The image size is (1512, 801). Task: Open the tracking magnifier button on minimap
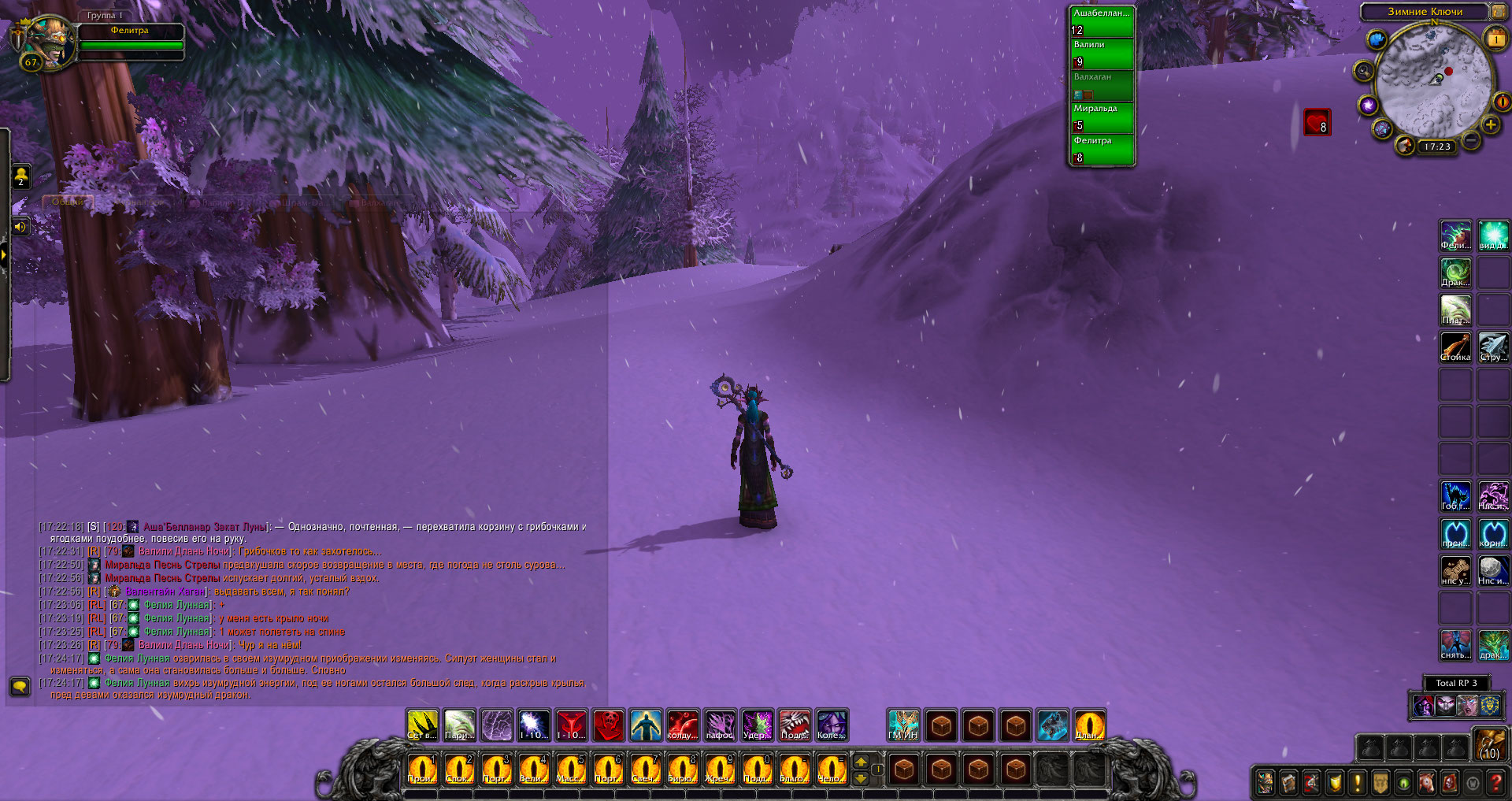(1363, 72)
